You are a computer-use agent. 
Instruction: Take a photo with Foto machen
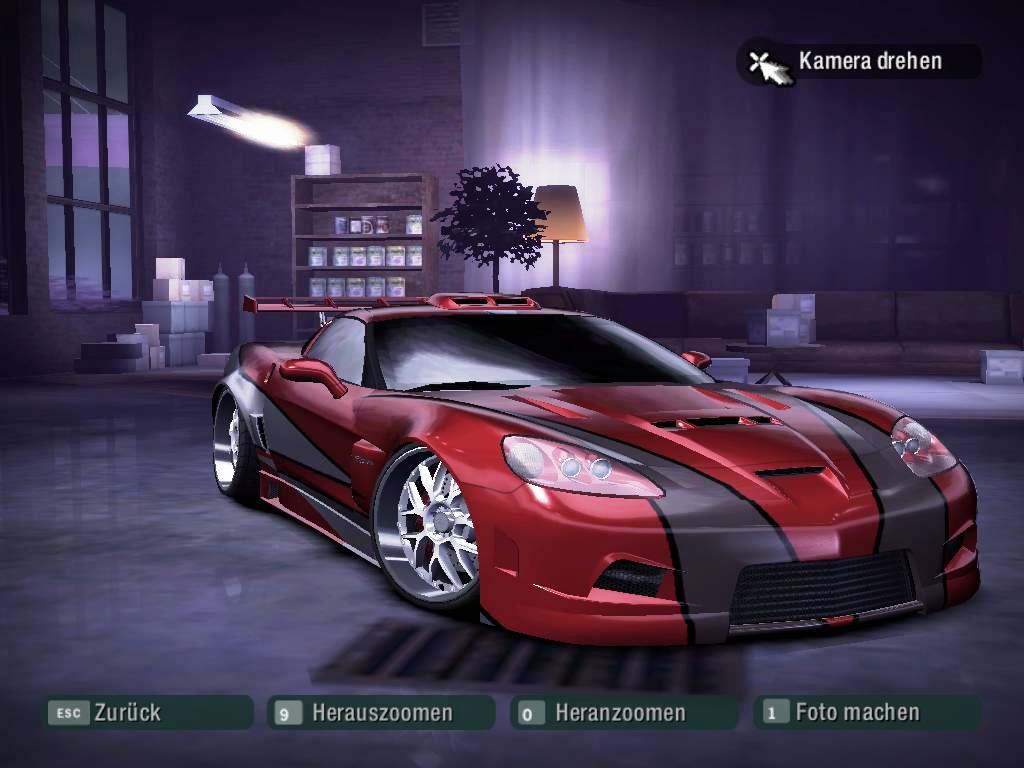point(864,712)
